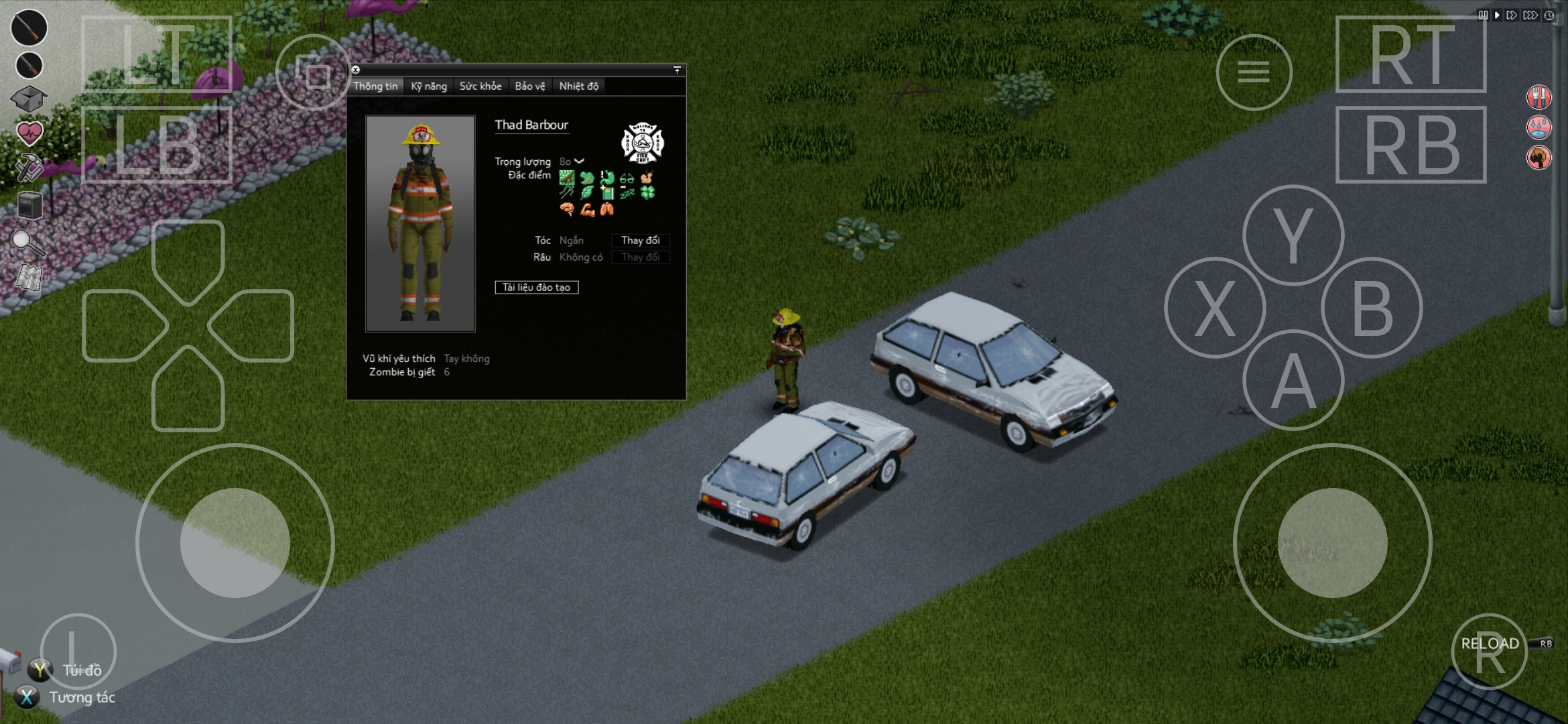Open the health heart panel
The height and width of the screenshot is (724, 1568).
click(x=29, y=134)
